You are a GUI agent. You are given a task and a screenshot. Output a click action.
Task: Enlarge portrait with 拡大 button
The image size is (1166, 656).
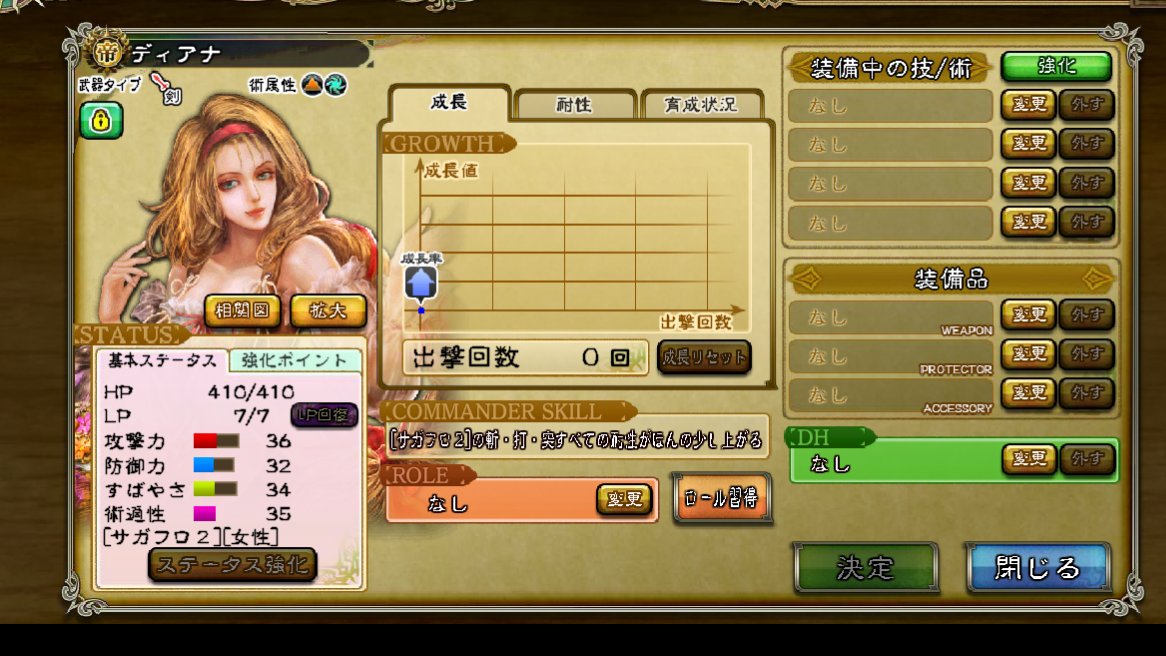pyautogui.click(x=328, y=311)
